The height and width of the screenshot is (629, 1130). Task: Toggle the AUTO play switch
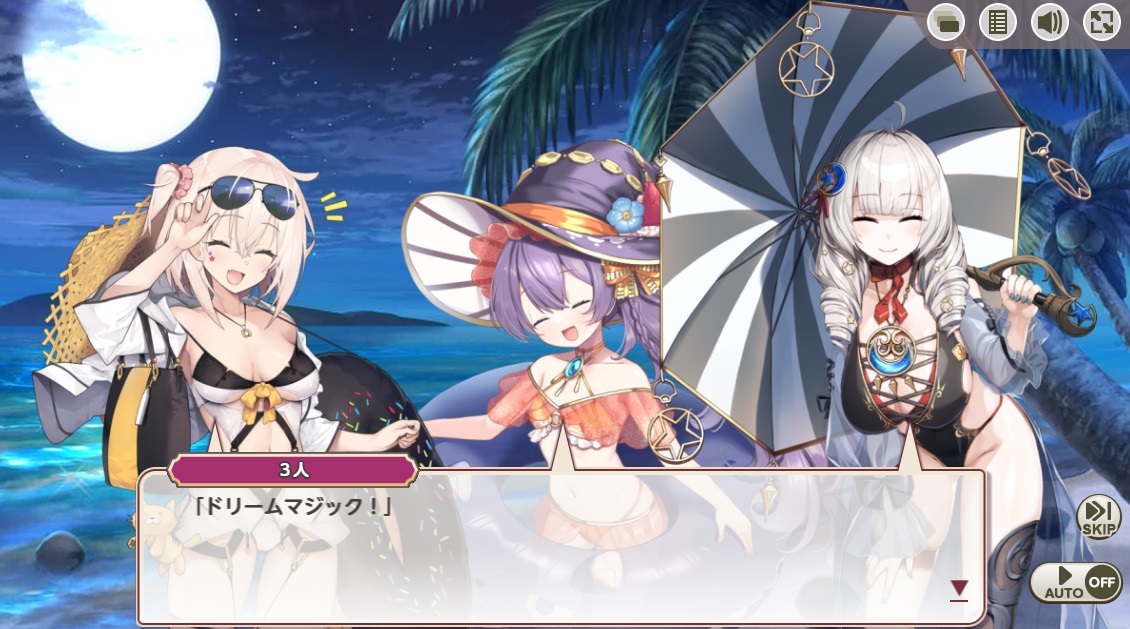[x=1075, y=582]
